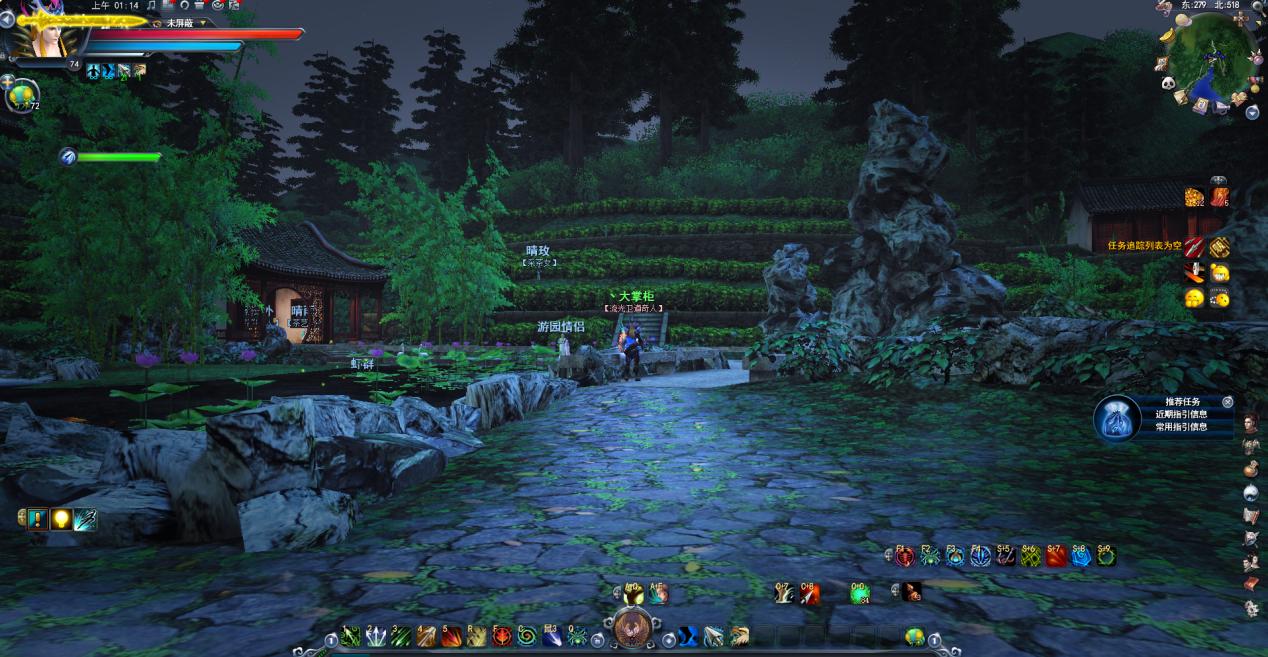Click the blue pouch guide icon
This screenshot has height=657, width=1268.
tap(1115, 418)
